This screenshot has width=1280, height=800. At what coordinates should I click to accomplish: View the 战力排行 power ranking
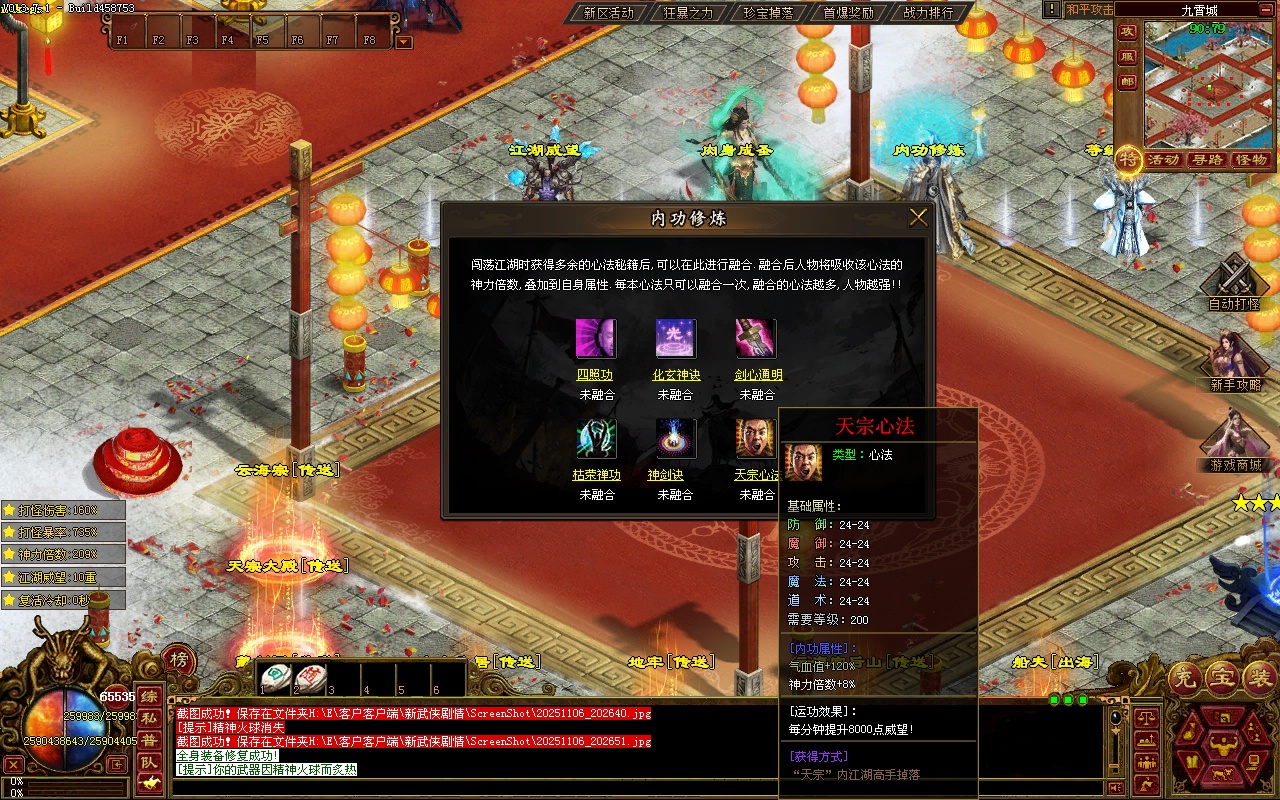(928, 13)
